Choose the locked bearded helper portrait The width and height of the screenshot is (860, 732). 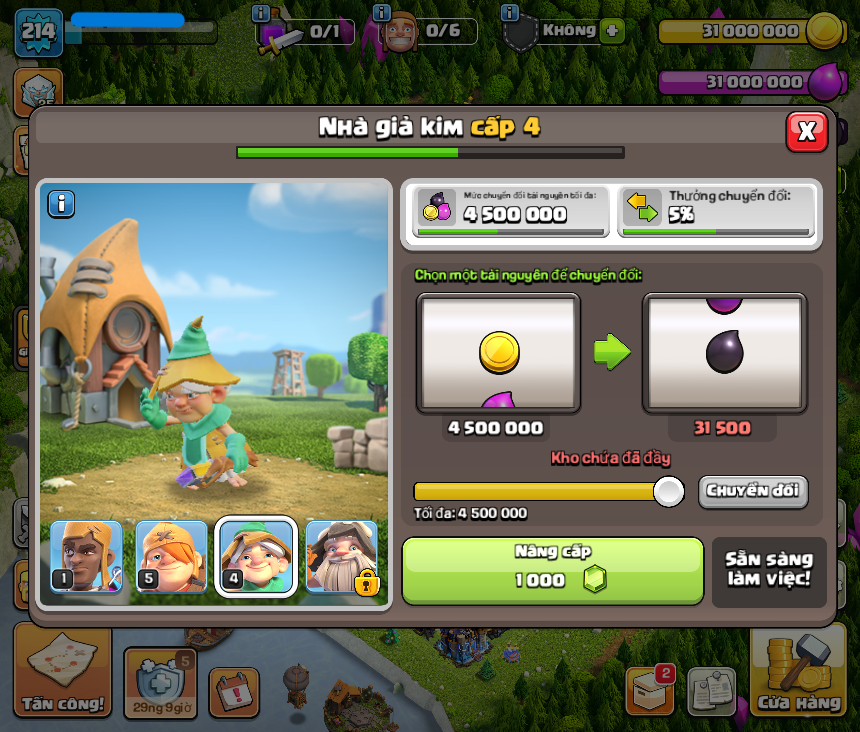[342, 557]
